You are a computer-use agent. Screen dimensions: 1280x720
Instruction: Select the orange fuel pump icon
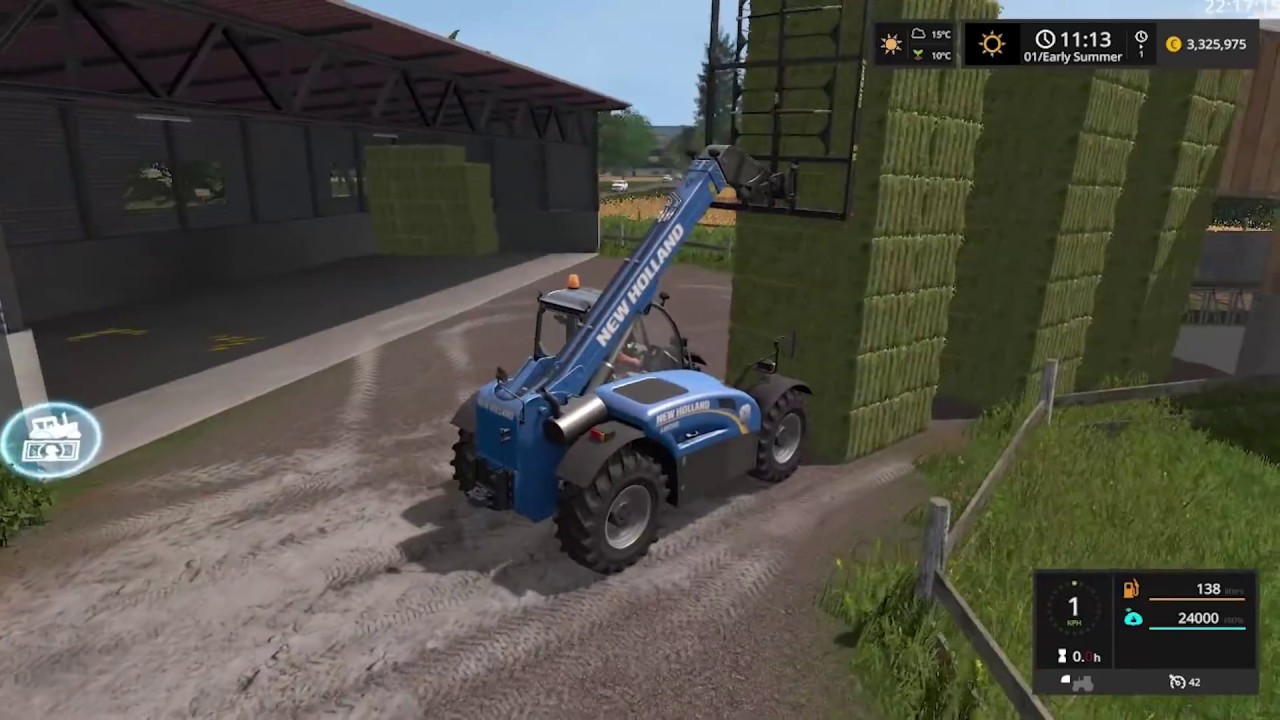(x=1132, y=589)
